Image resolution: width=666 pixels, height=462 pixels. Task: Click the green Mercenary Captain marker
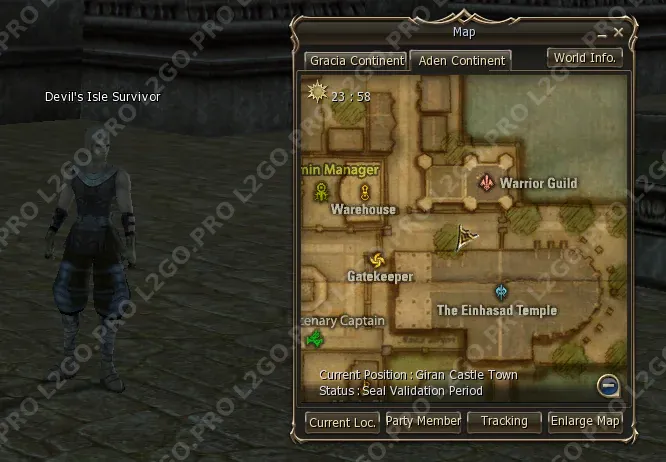315,340
